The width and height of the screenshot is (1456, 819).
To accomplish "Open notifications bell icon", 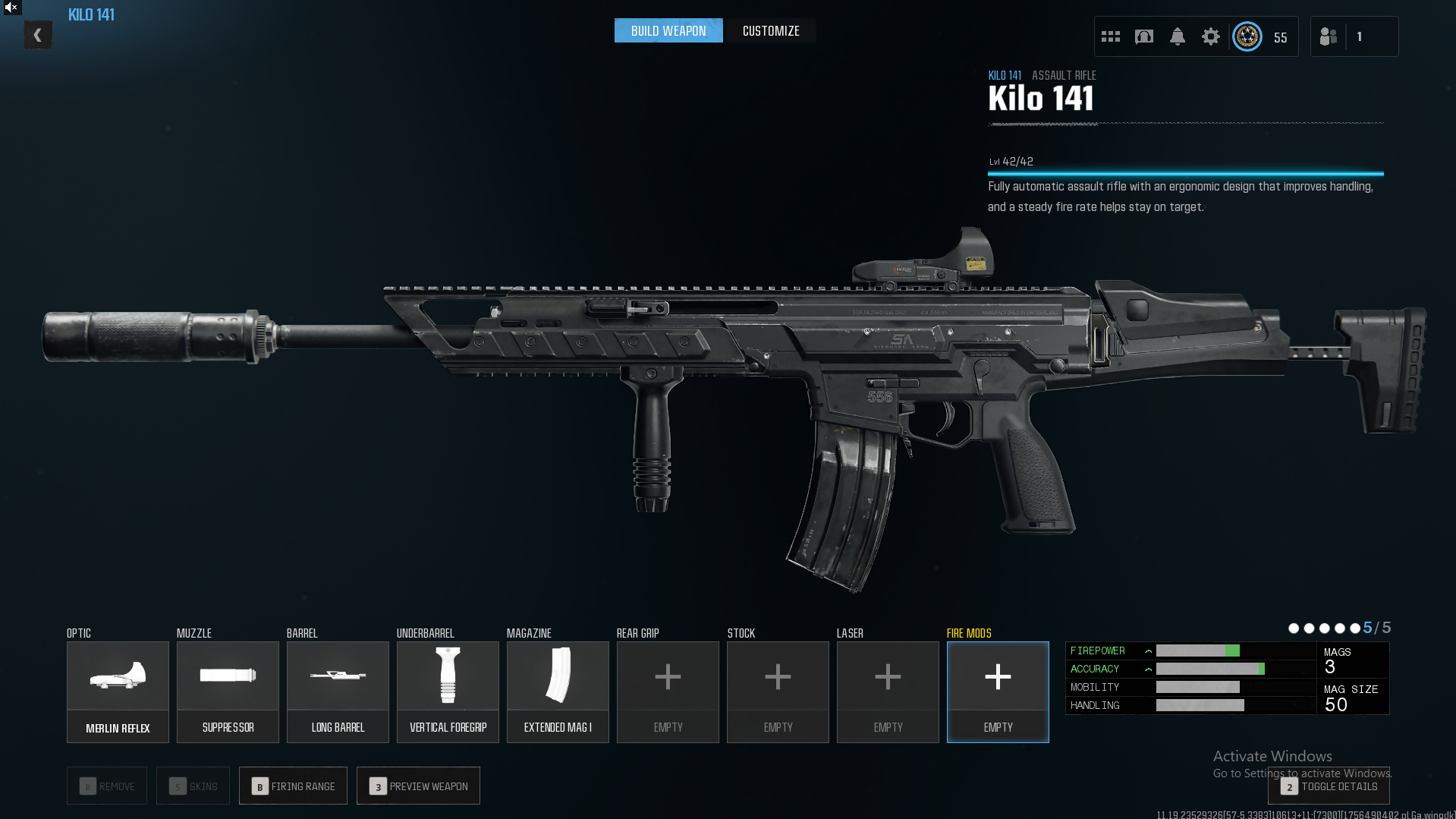I will click(1178, 36).
